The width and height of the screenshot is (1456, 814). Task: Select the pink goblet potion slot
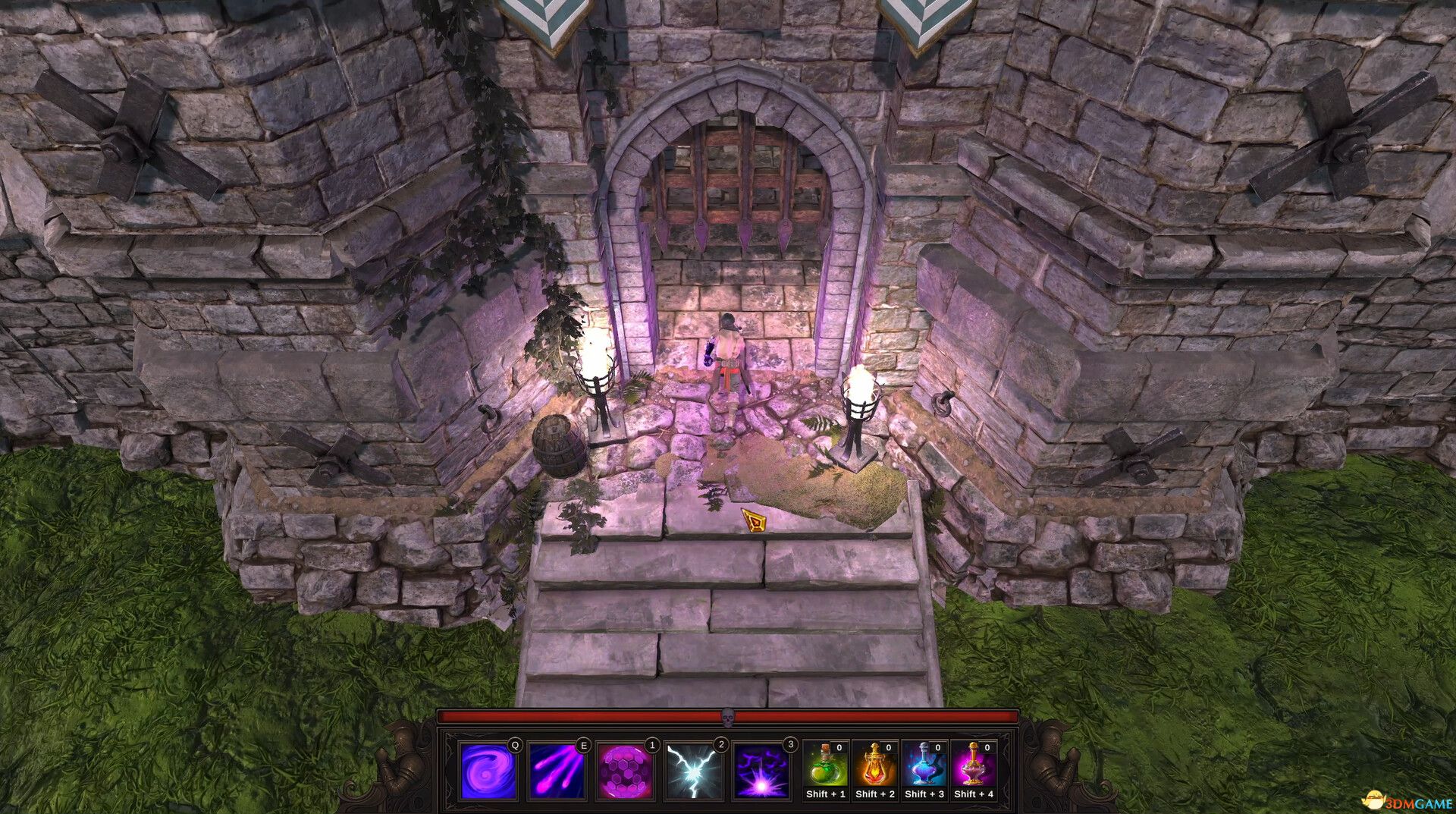pos(974,765)
